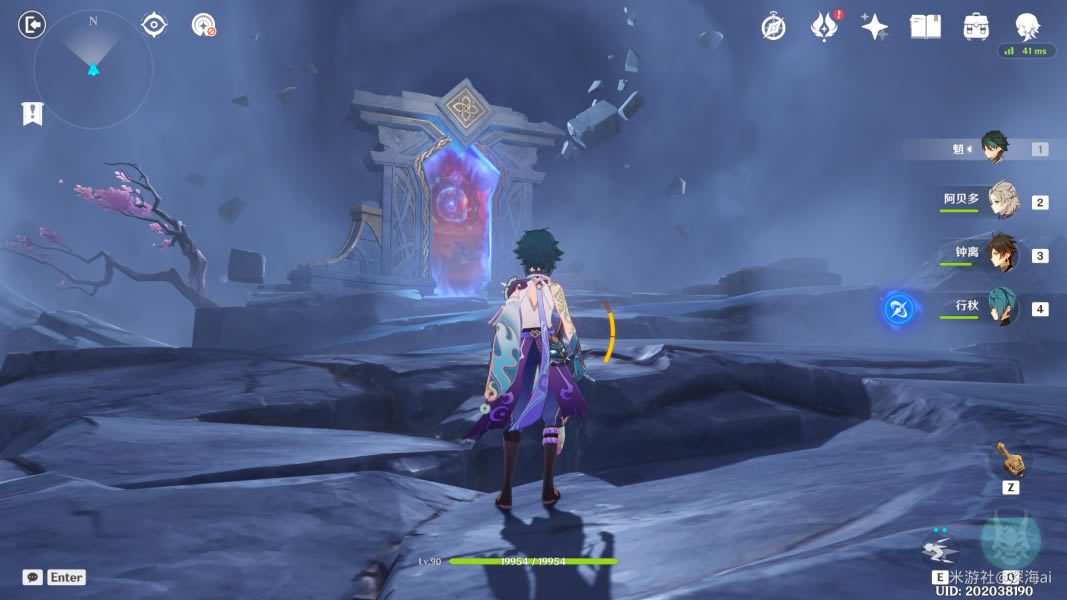
Task: Open the character head profile icon
Action: click(x=1027, y=26)
